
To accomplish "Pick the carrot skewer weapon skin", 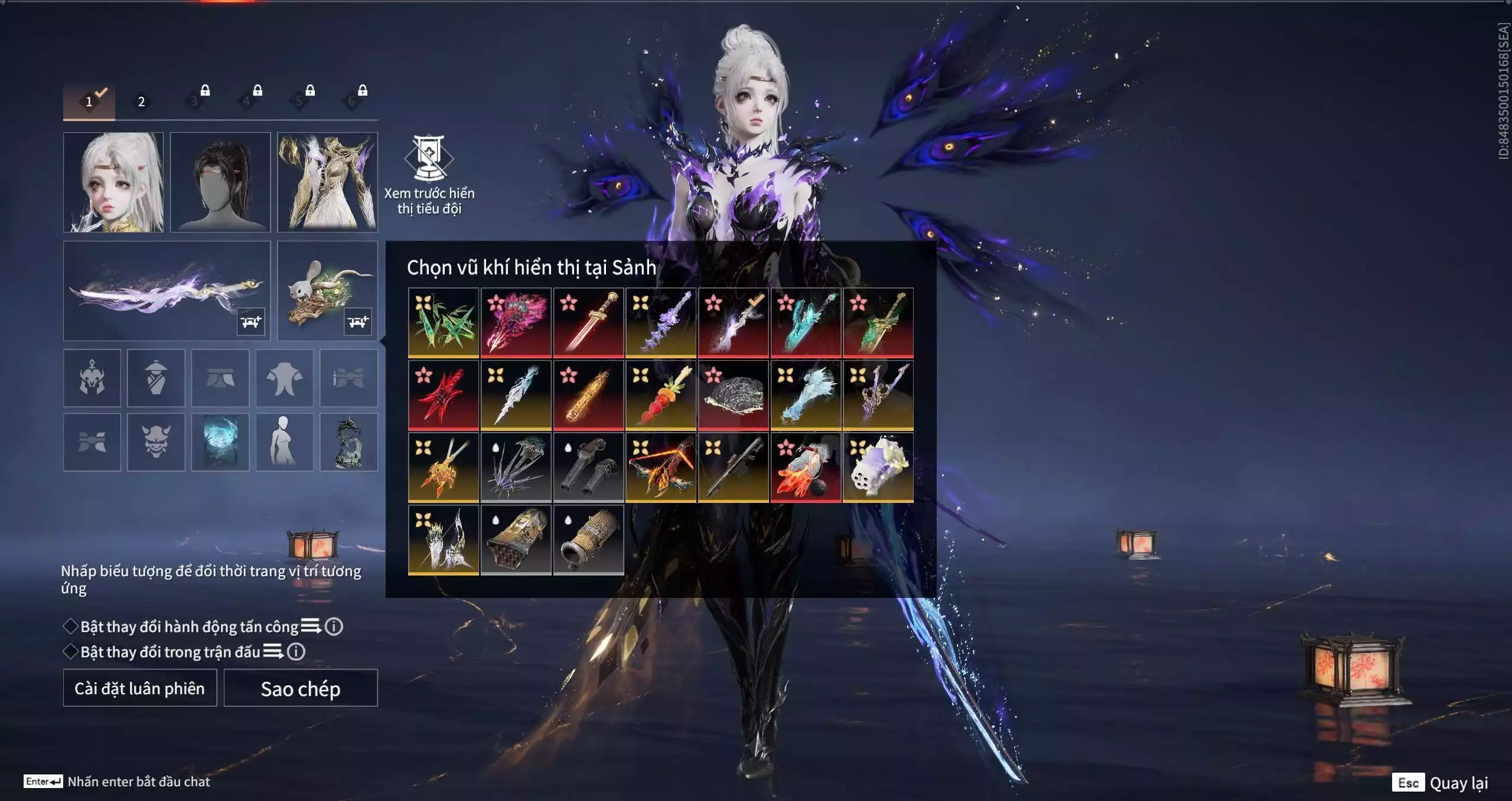I will tap(661, 395).
